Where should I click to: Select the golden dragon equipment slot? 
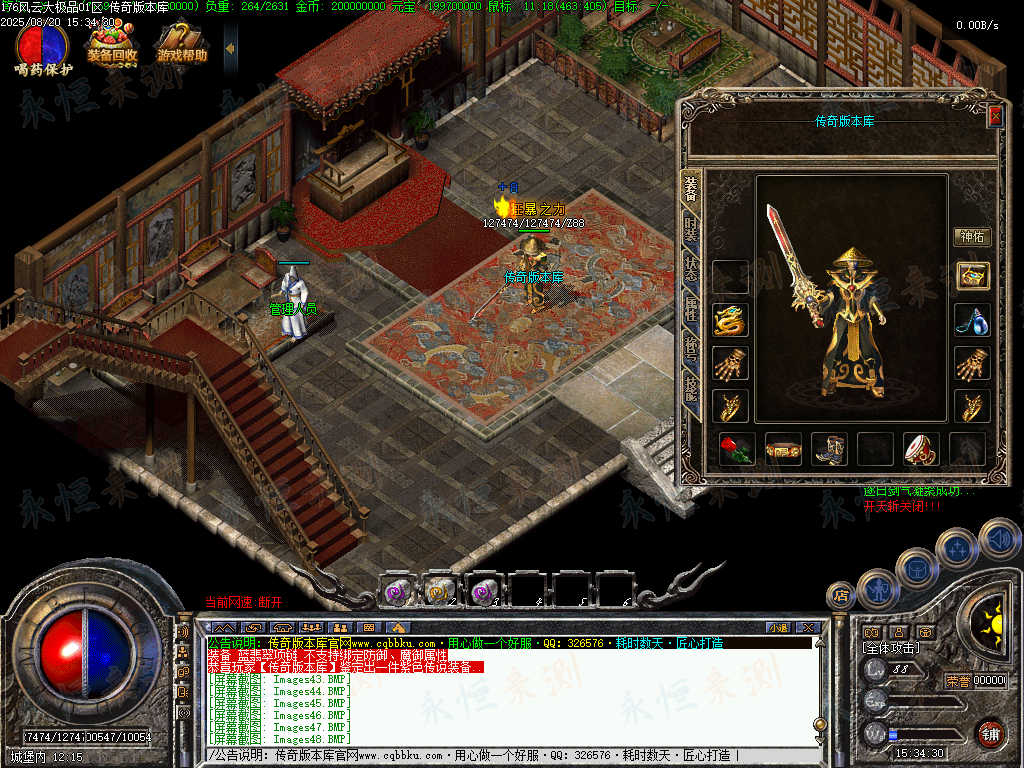click(731, 320)
